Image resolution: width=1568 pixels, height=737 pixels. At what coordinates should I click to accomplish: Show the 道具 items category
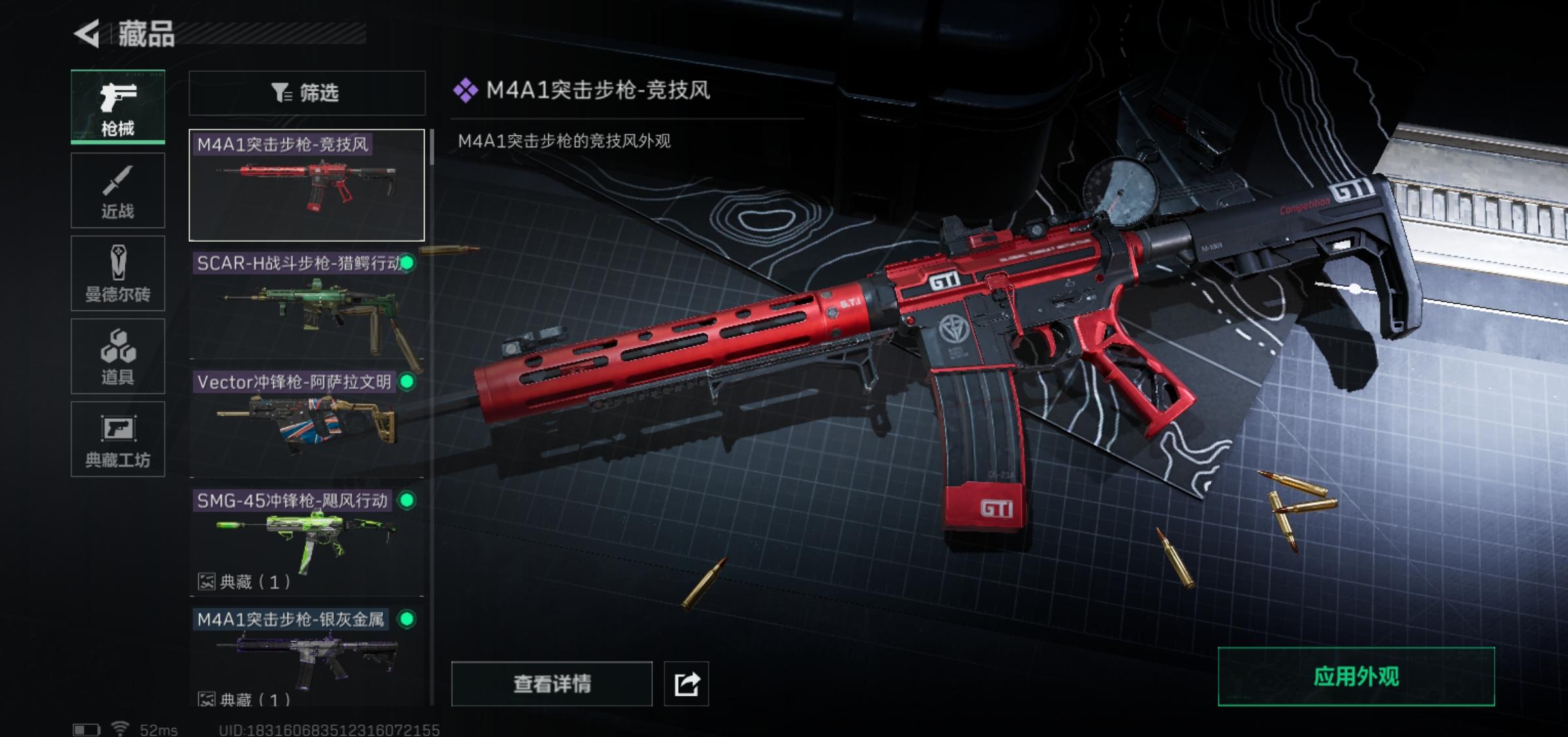[x=118, y=356]
